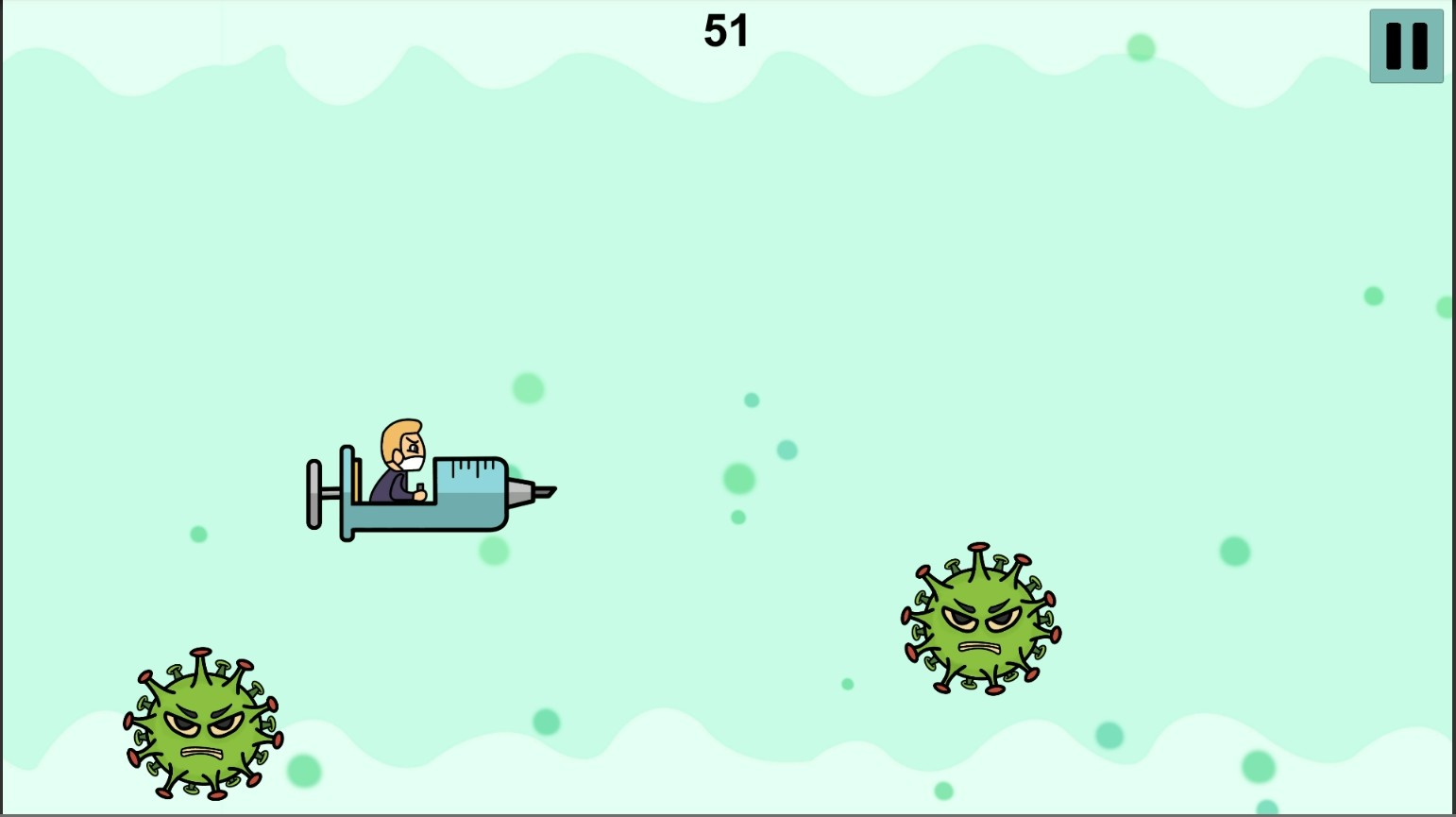Screen dimensions: 1456x817
Task: Click the needle tip of the syringe
Action: (x=546, y=491)
